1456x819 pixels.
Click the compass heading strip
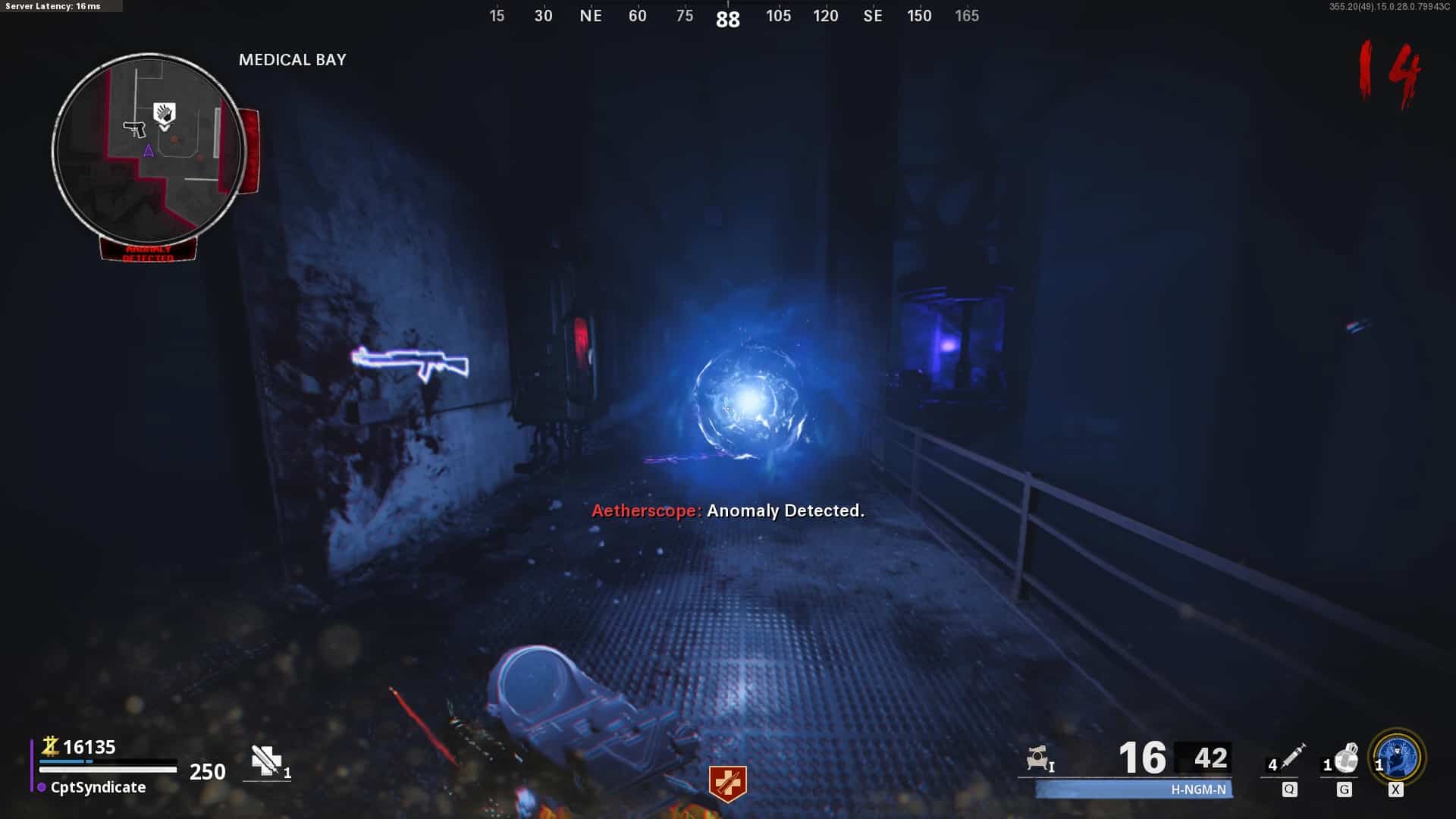point(730,16)
